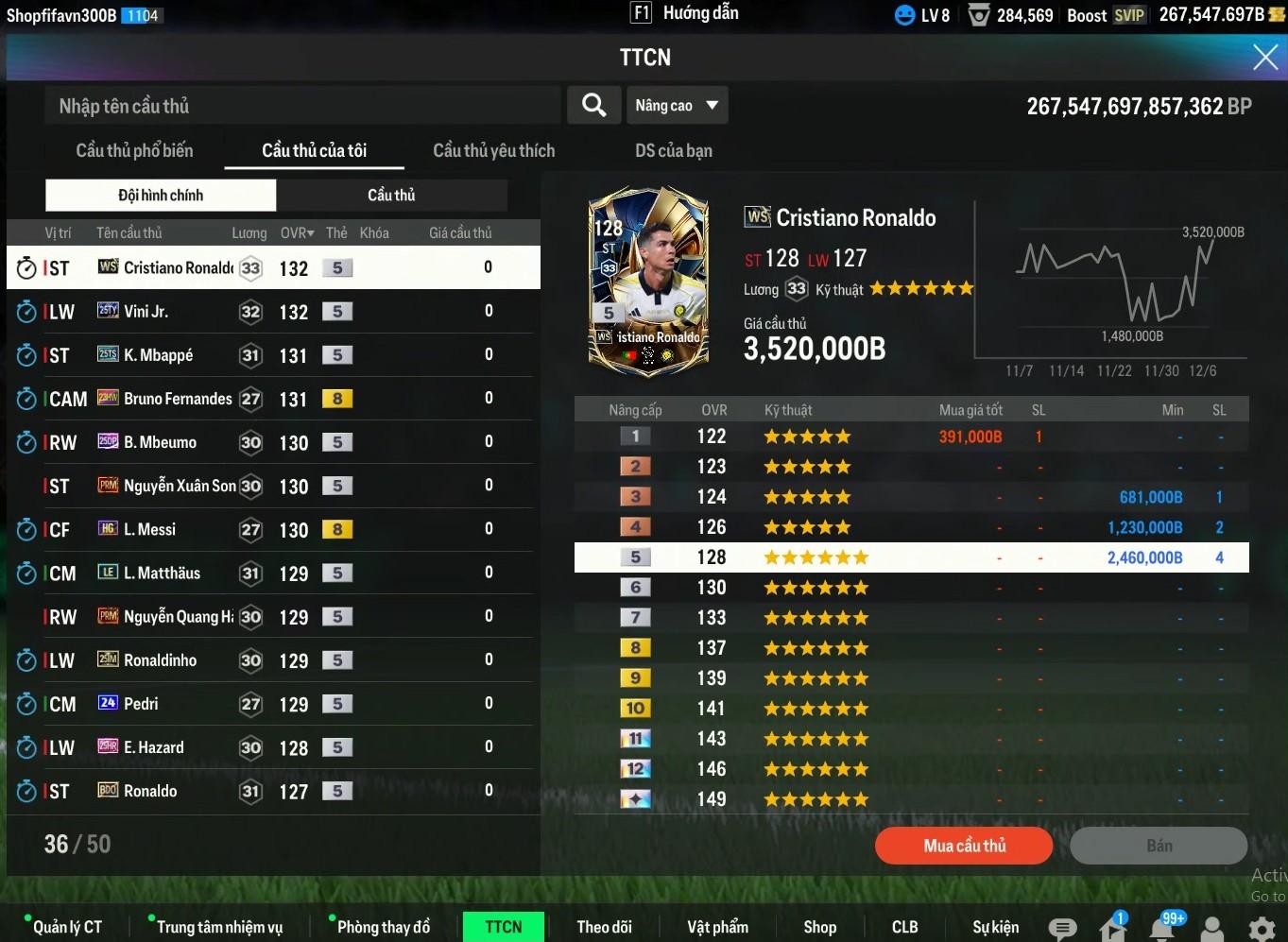Open the DS của bạn tab
Viewport: 1288px width, 942px height.
pyautogui.click(x=673, y=150)
